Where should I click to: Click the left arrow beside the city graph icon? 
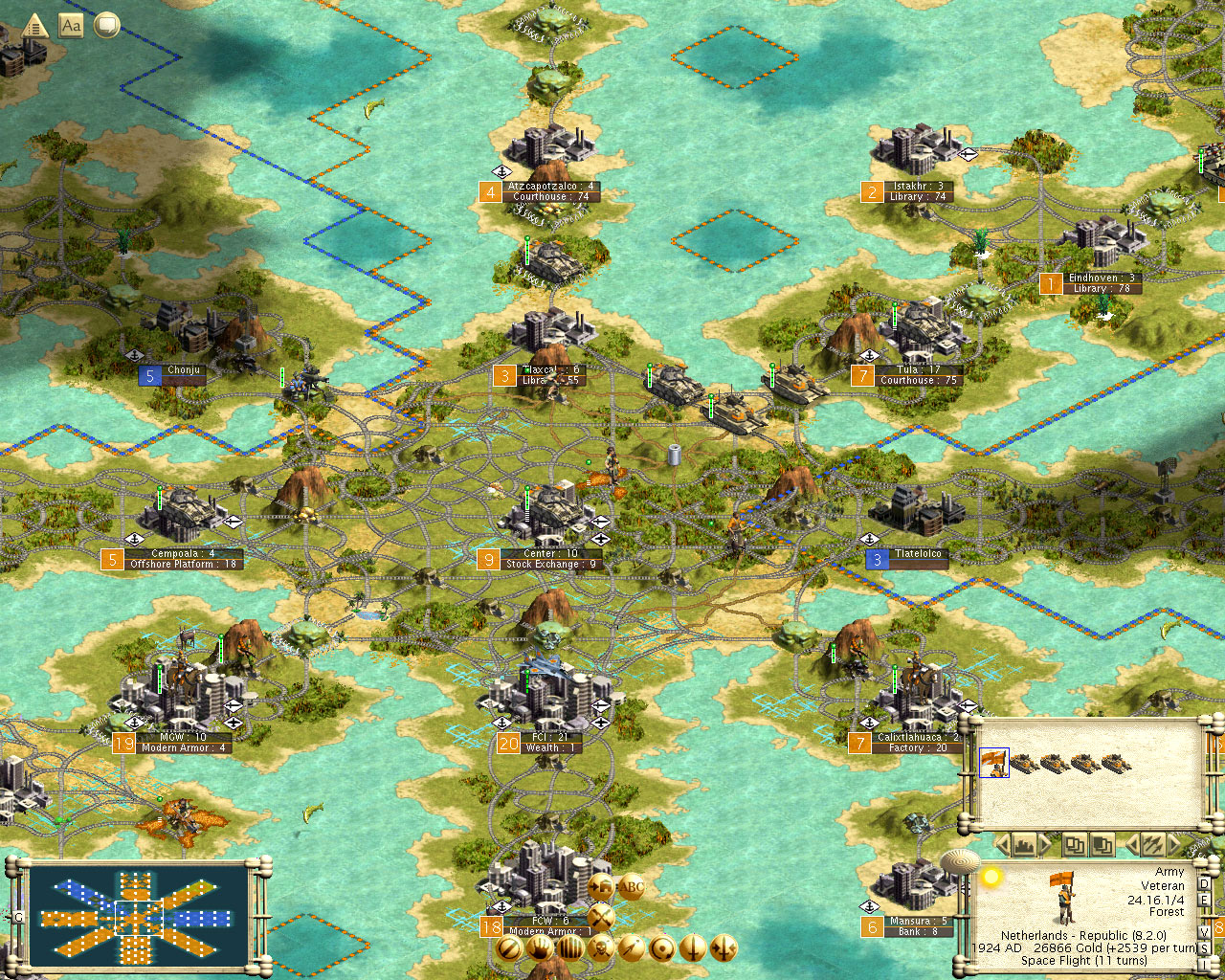click(1003, 844)
